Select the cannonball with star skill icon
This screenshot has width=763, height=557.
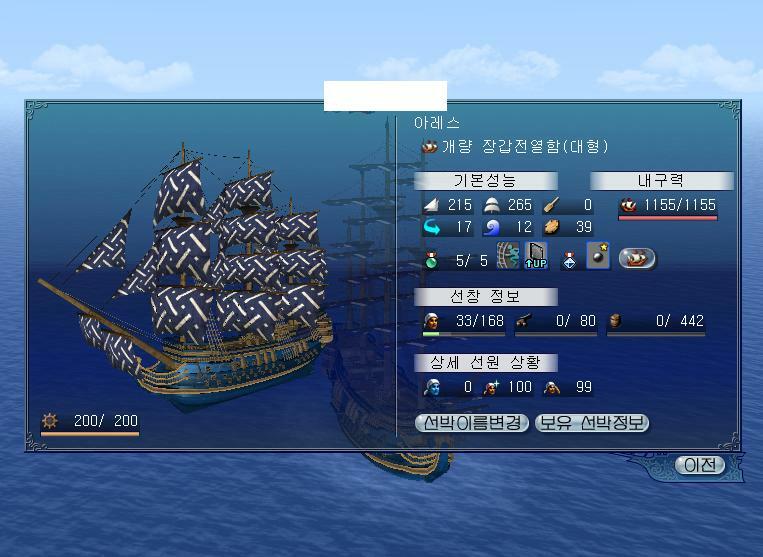point(598,259)
